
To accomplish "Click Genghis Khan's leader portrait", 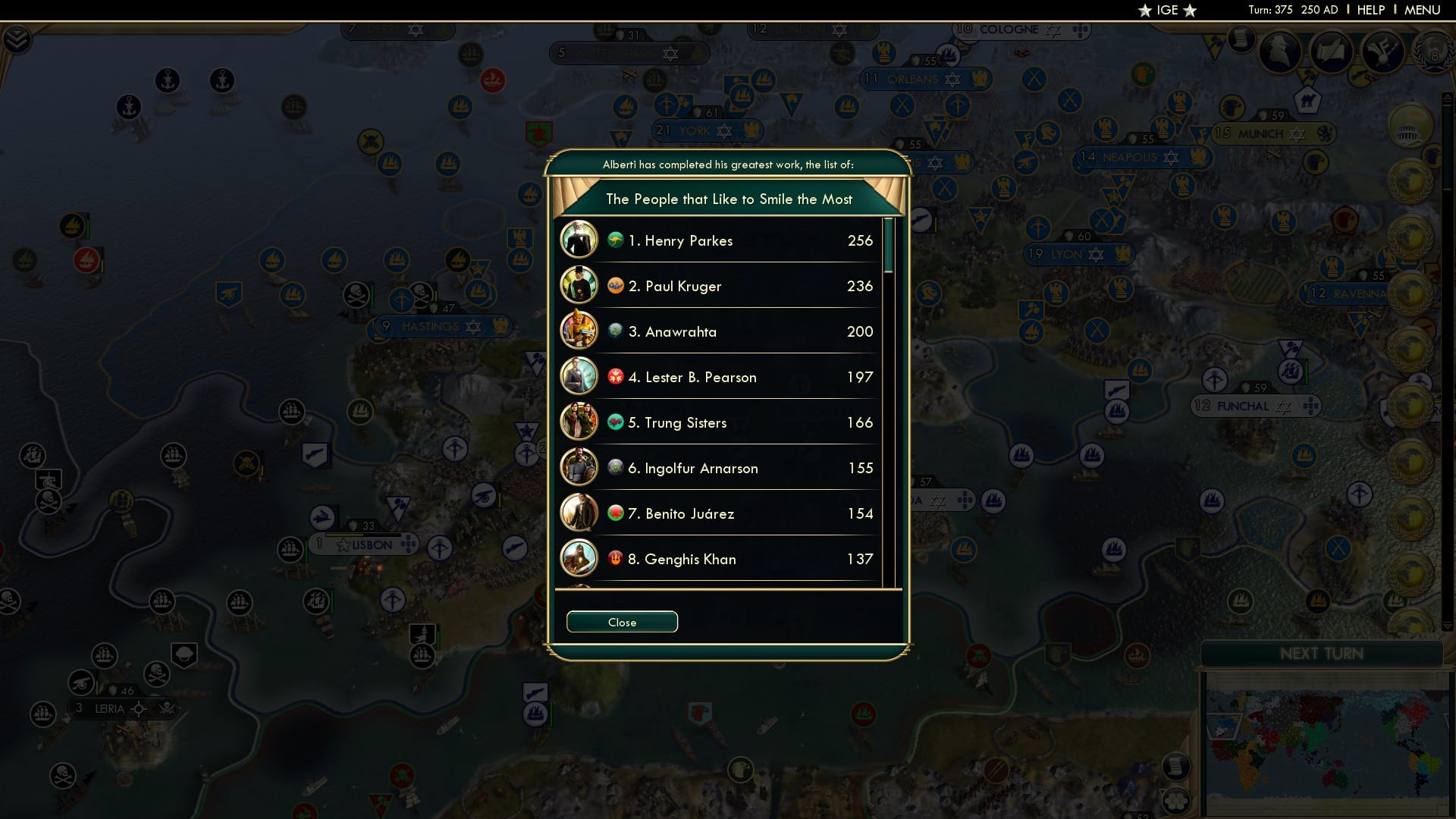I will click(579, 559).
